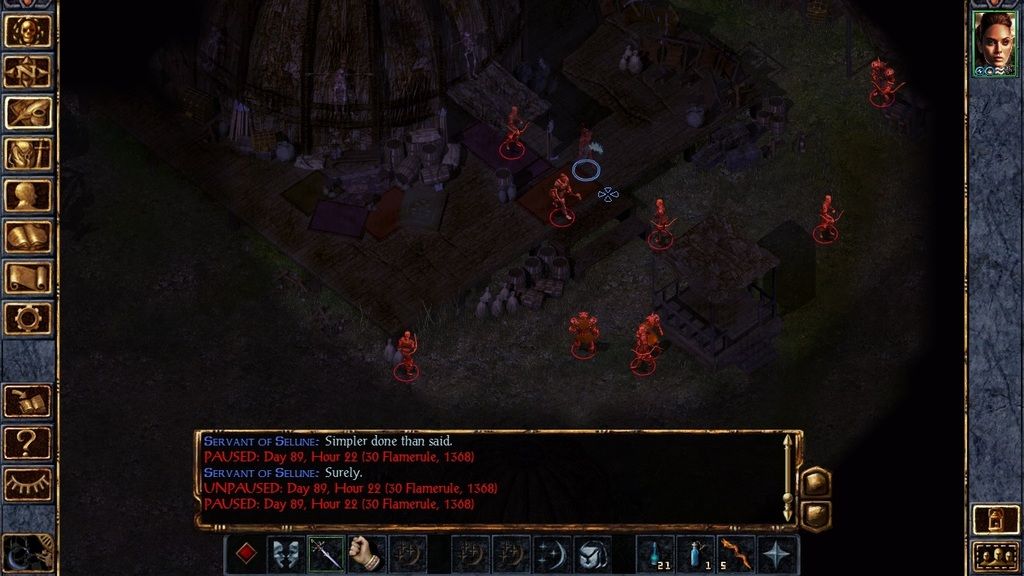Select the bare fist weapon slot

pyautogui.click(x=367, y=554)
